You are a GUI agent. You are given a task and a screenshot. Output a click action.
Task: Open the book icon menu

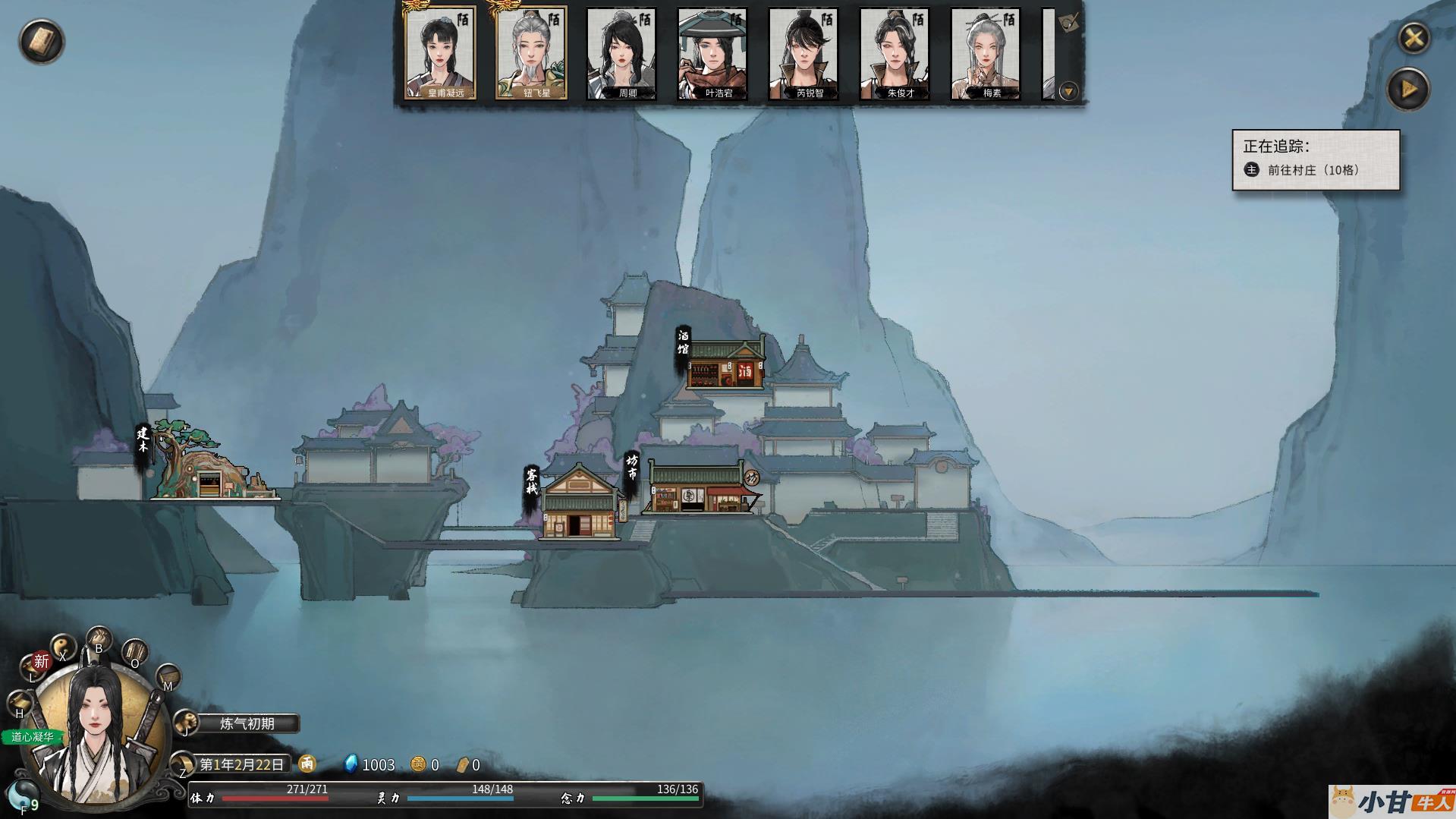click(x=41, y=41)
